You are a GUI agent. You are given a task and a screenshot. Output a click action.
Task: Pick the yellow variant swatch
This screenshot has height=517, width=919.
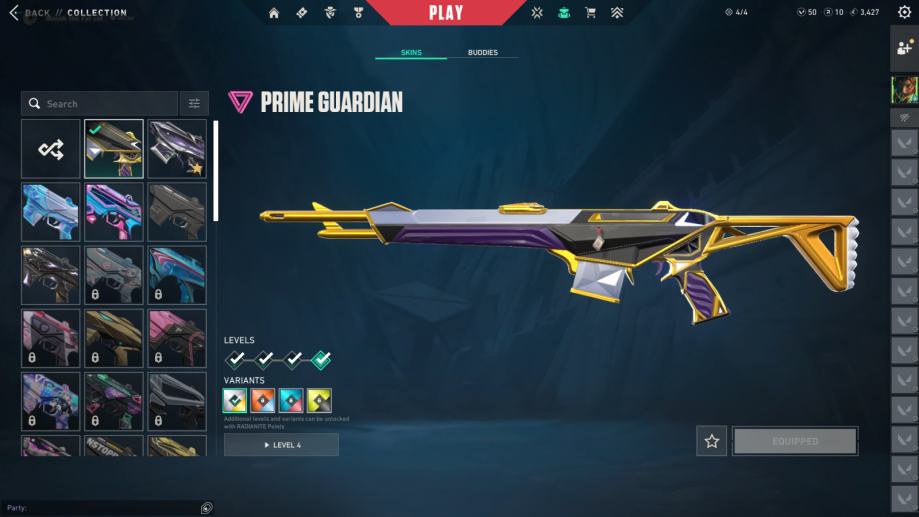(x=319, y=401)
